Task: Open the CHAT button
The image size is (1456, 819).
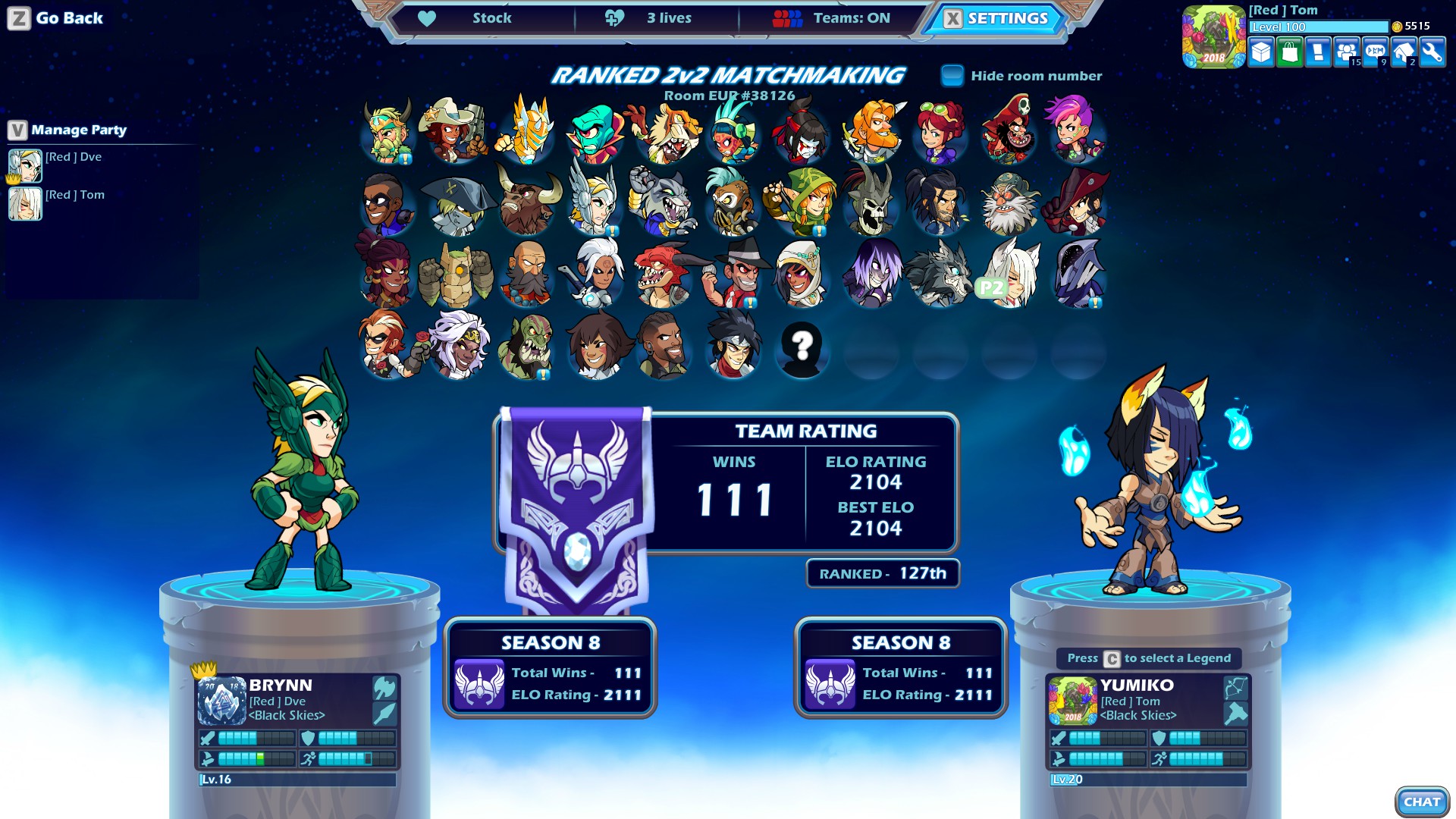Action: [x=1422, y=801]
